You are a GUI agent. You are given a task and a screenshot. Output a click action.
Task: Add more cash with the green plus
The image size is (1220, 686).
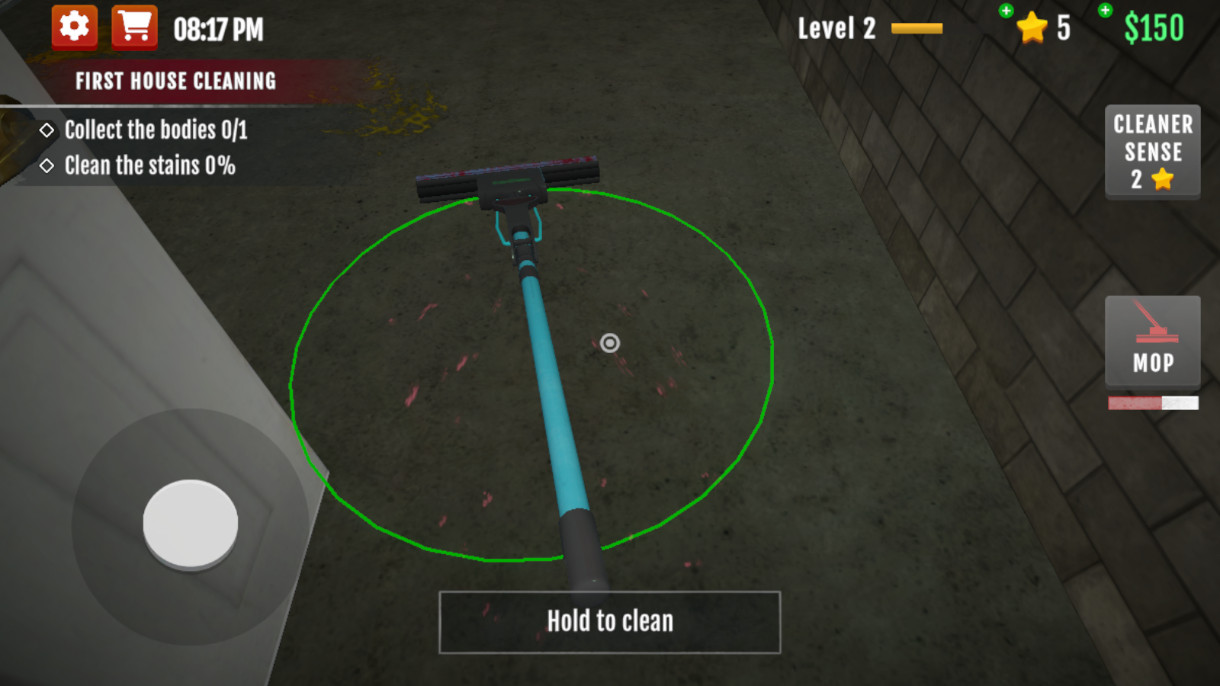coord(1105,11)
